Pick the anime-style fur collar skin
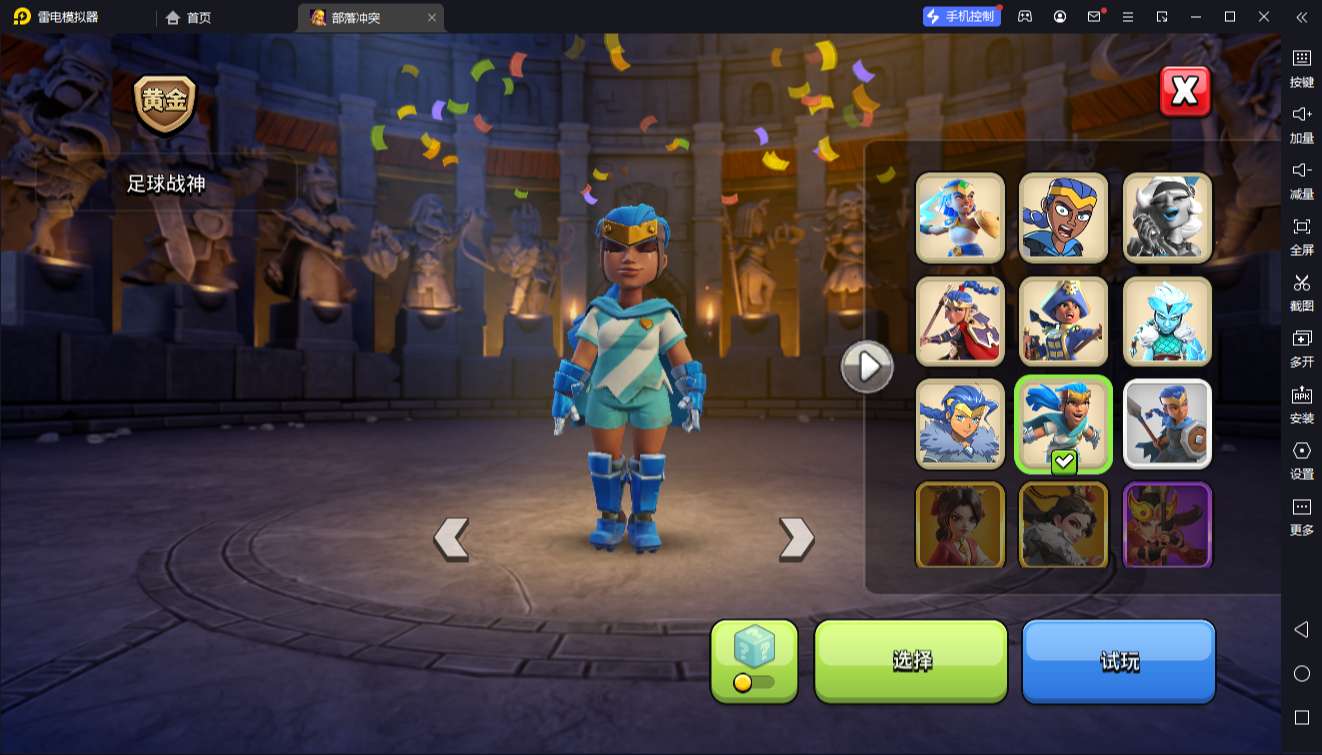 (960, 424)
